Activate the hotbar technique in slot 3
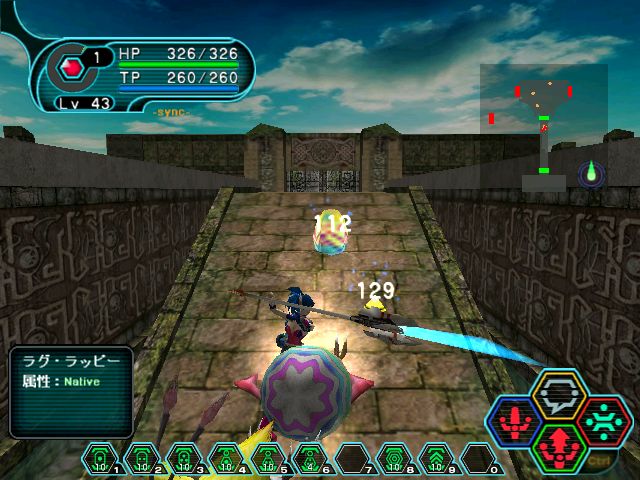This screenshot has width=640, height=480. click(x=183, y=460)
